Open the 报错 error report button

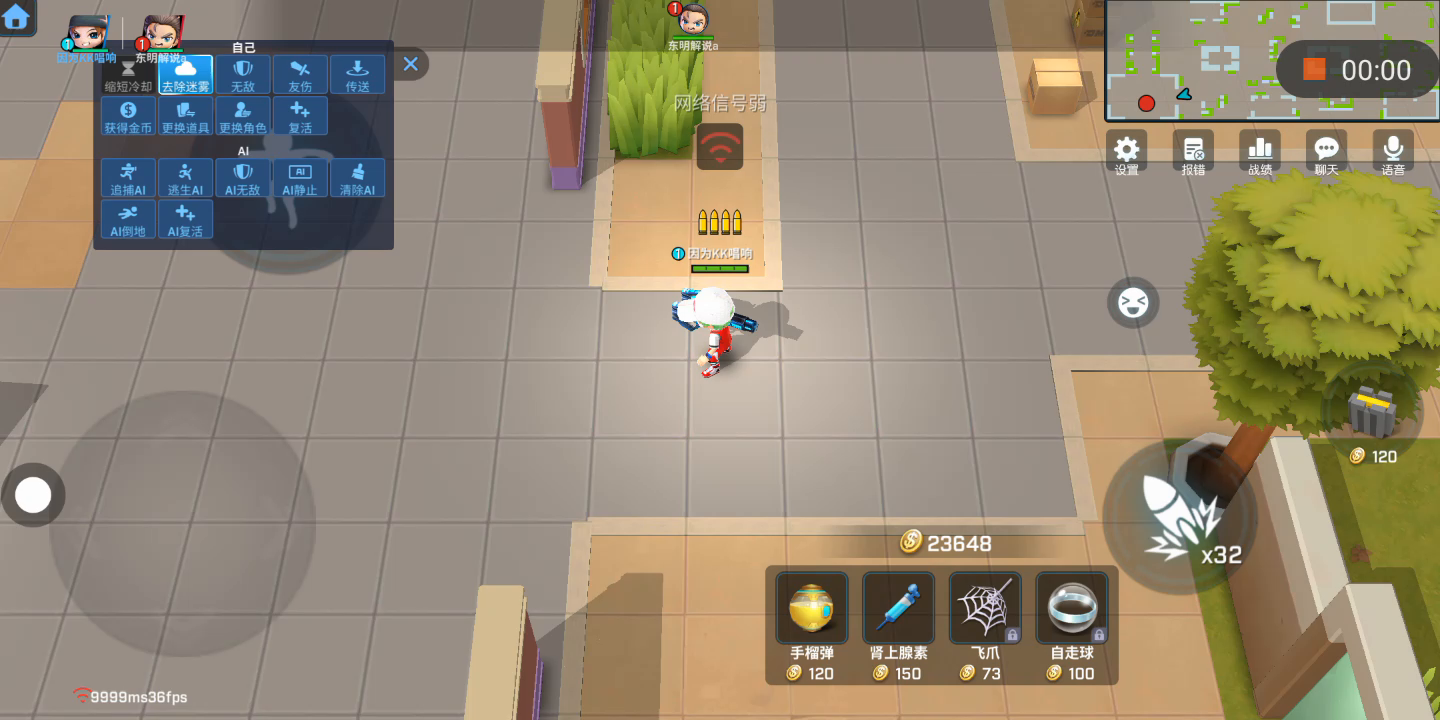(x=1193, y=154)
